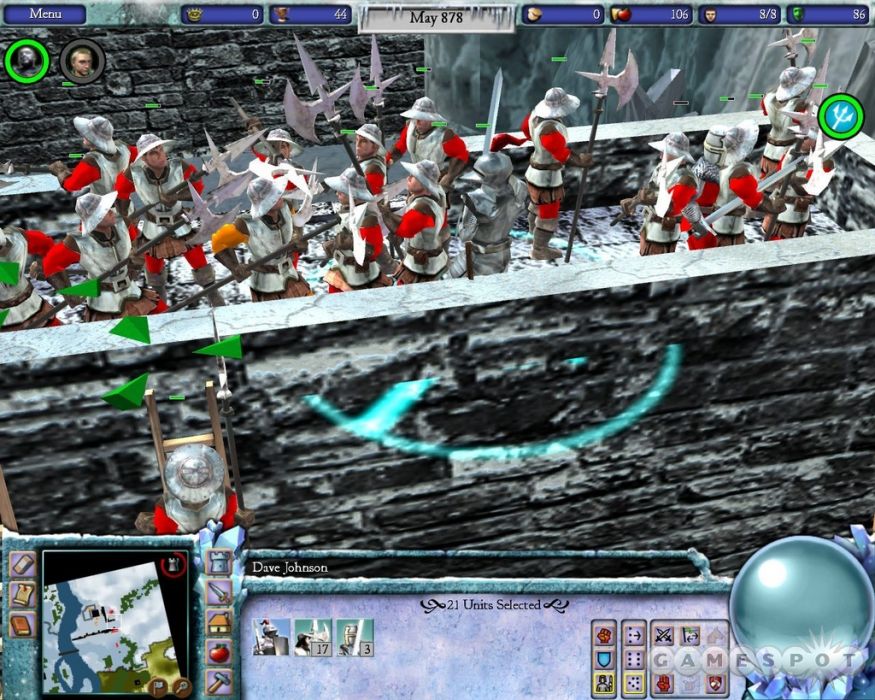Open the castle tower build category
The width and height of the screenshot is (875, 700).
pyautogui.click(x=220, y=563)
